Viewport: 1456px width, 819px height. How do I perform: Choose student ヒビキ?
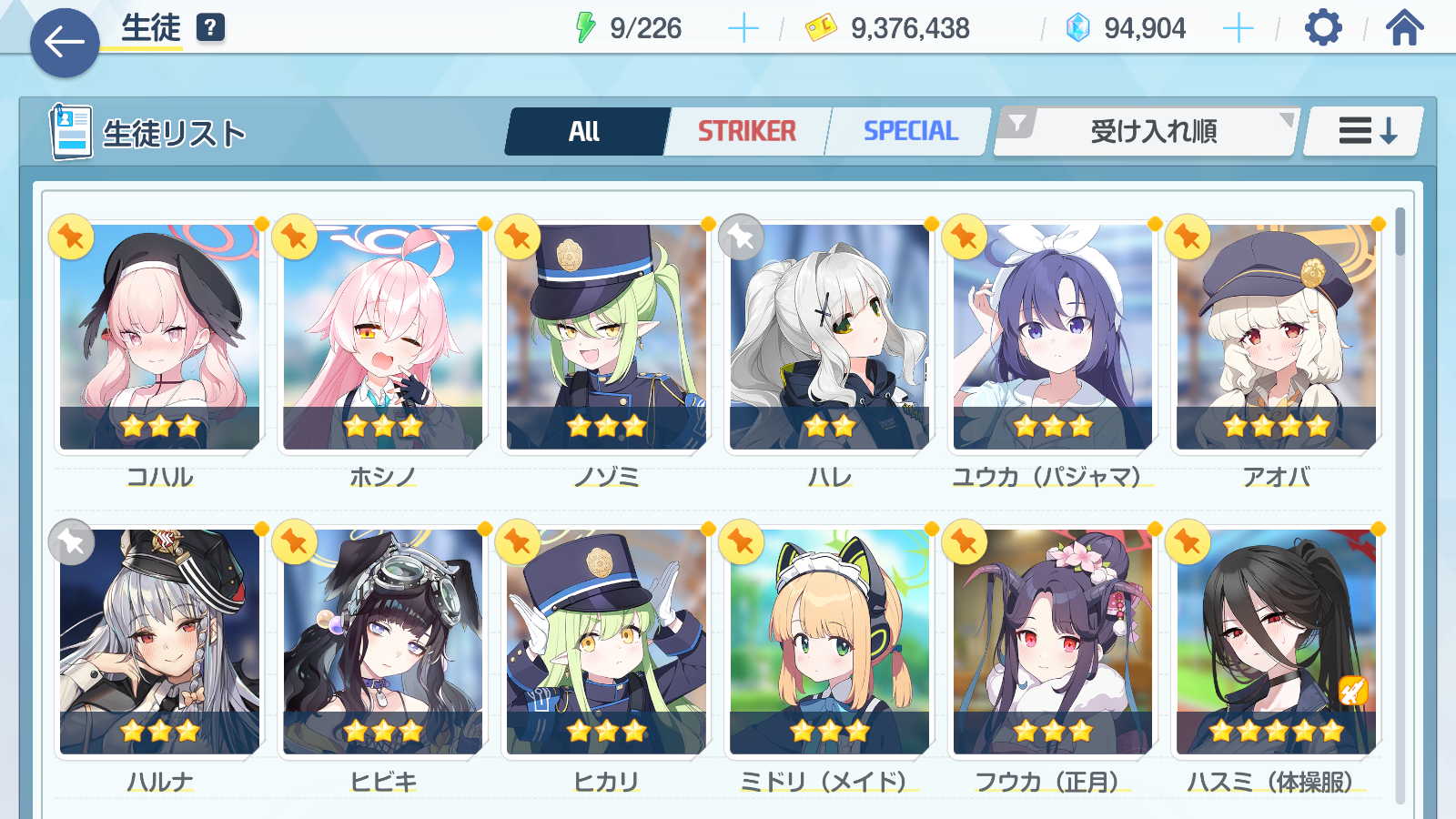[383, 642]
